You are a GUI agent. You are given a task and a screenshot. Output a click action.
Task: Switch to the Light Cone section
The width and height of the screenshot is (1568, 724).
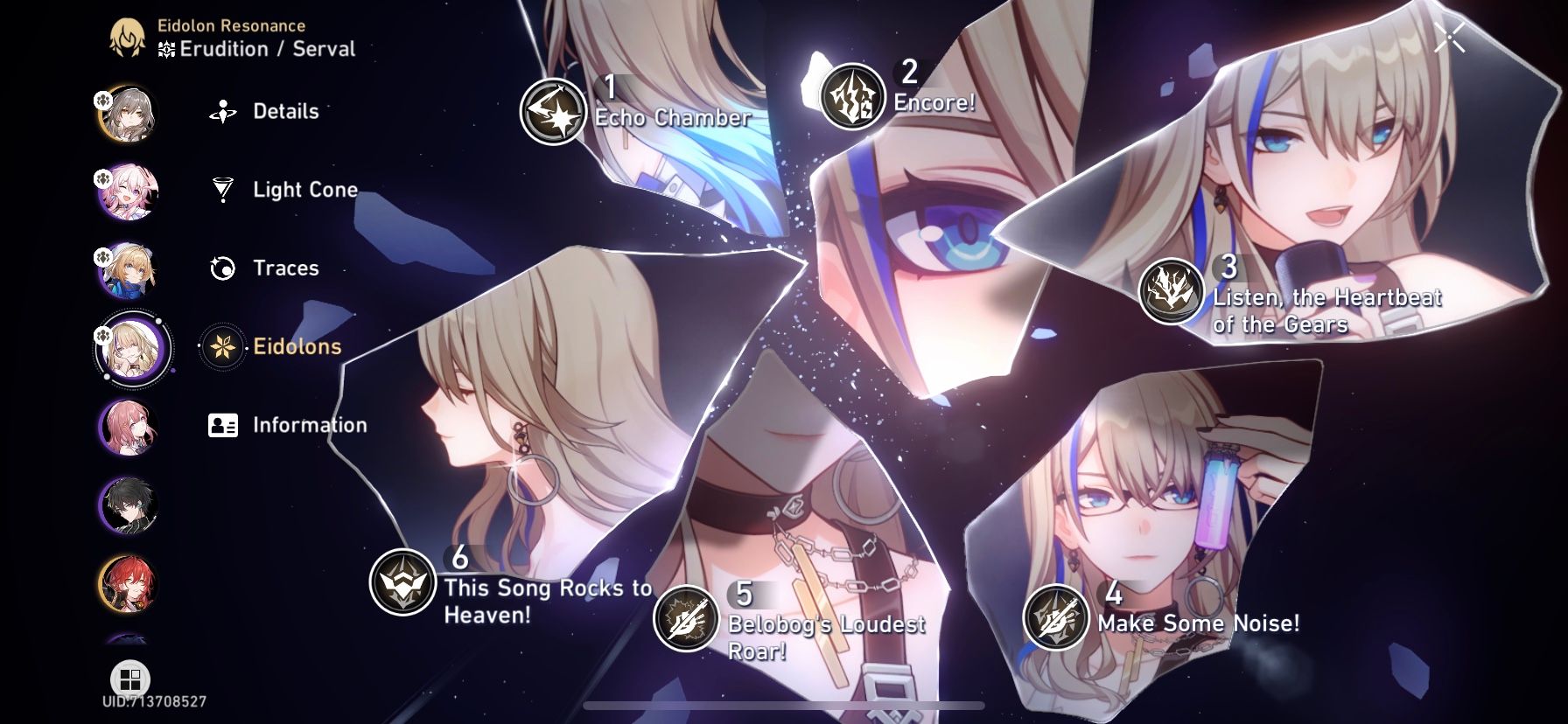click(304, 189)
